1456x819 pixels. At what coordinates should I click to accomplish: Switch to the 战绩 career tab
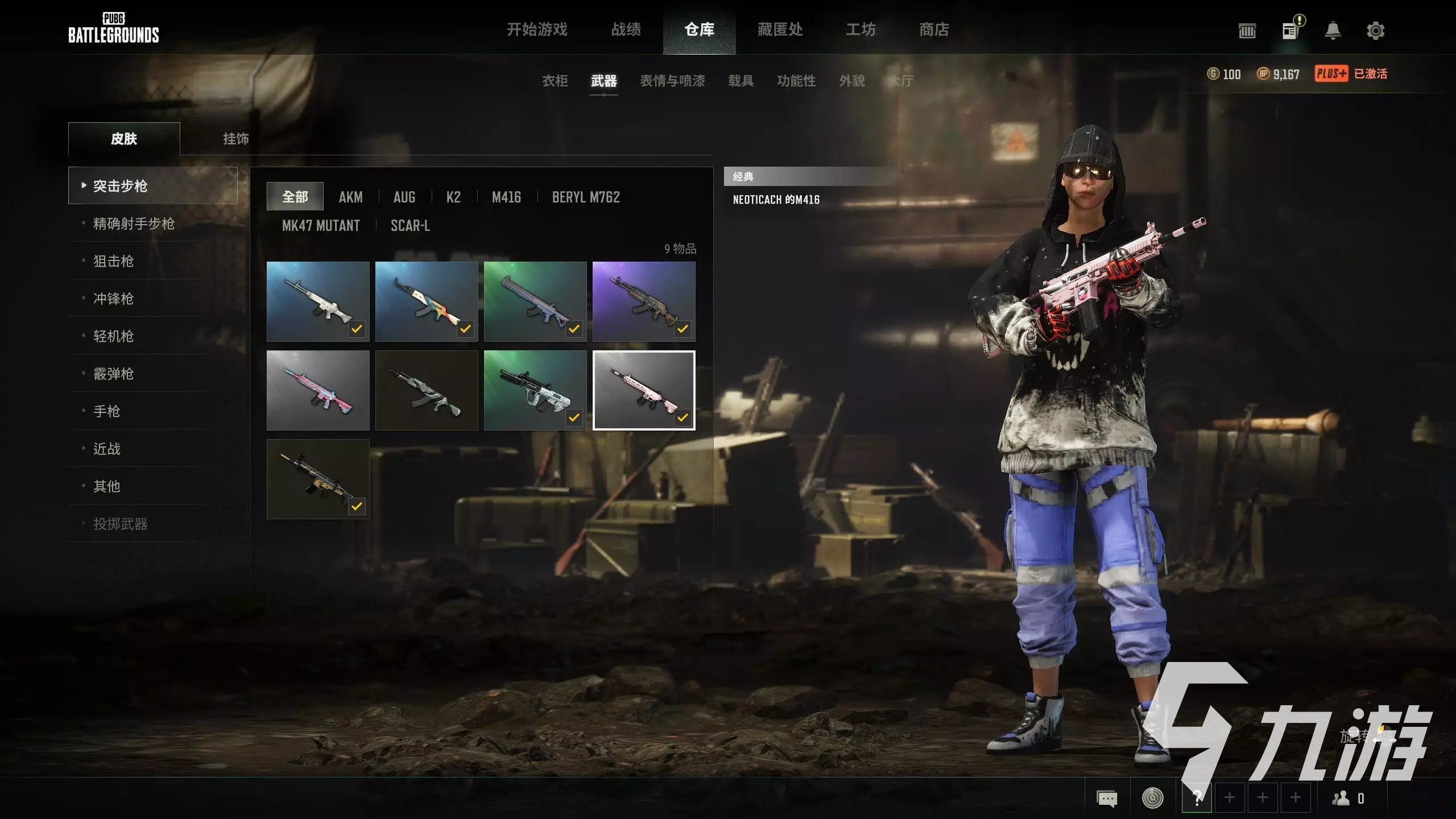coord(626,30)
